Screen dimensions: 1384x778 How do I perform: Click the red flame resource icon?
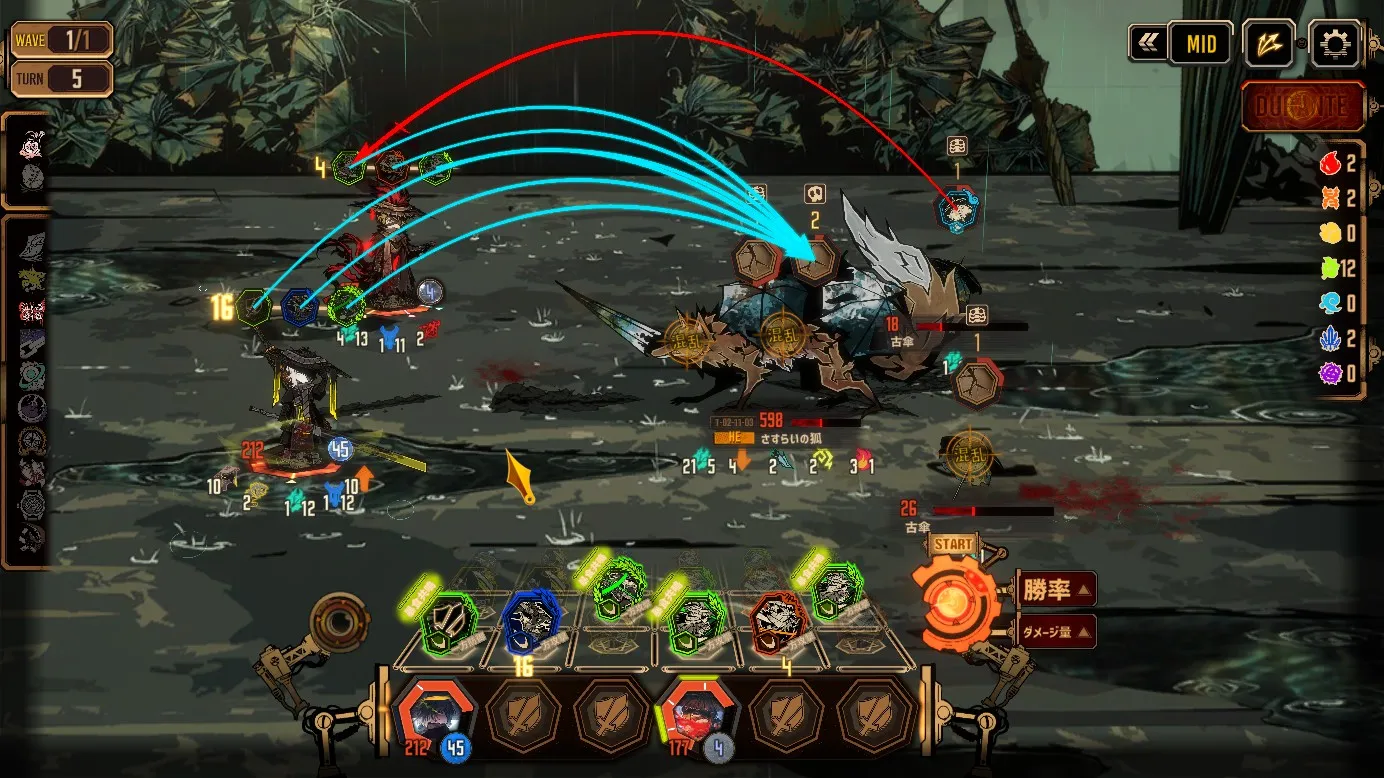click(1330, 163)
